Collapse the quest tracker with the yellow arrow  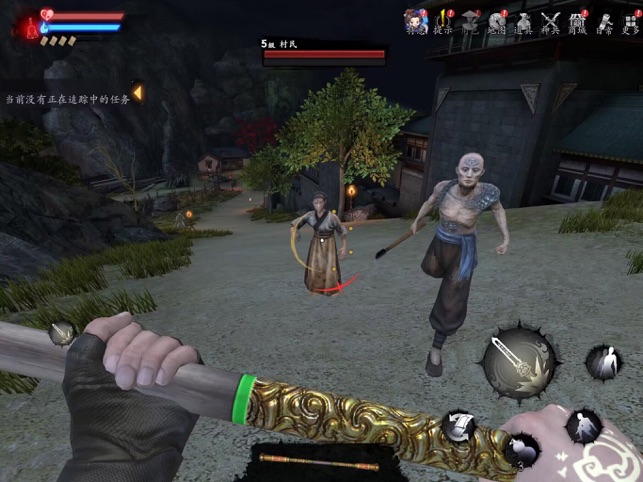tap(137, 92)
